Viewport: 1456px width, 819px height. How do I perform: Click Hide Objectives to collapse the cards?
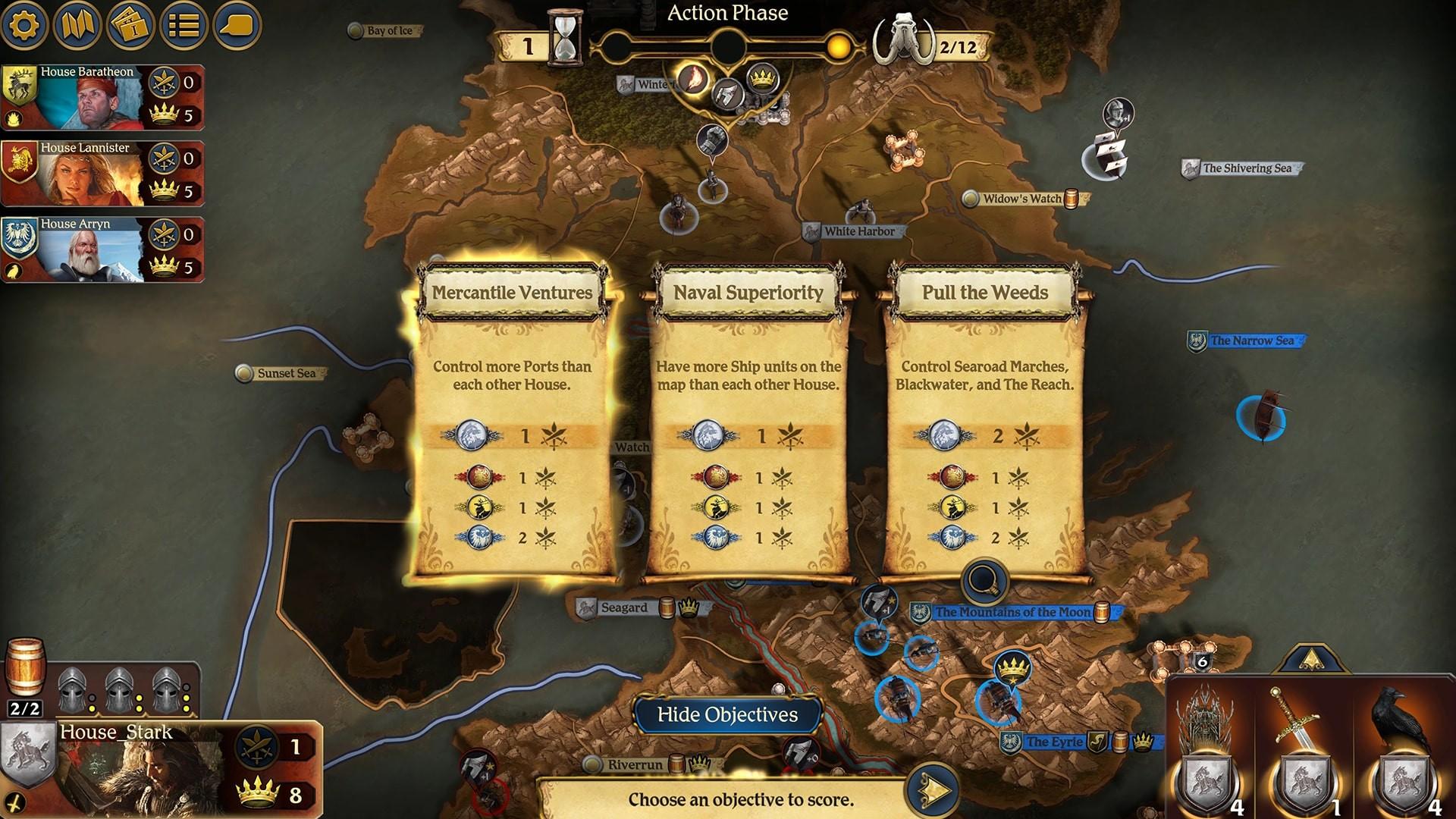click(x=727, y=714)
